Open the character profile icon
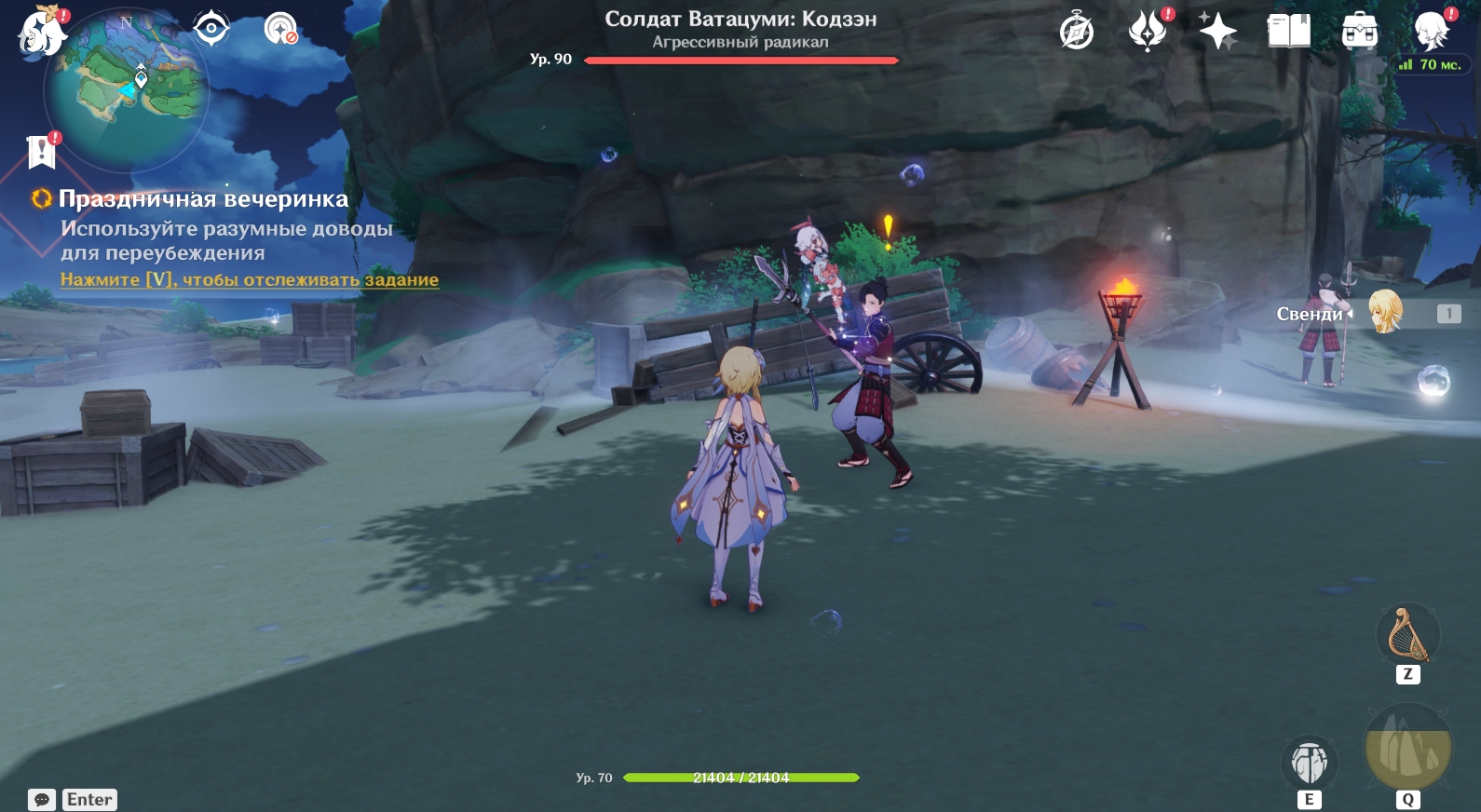The image size is (1481, 812). tap(1431, 32)
